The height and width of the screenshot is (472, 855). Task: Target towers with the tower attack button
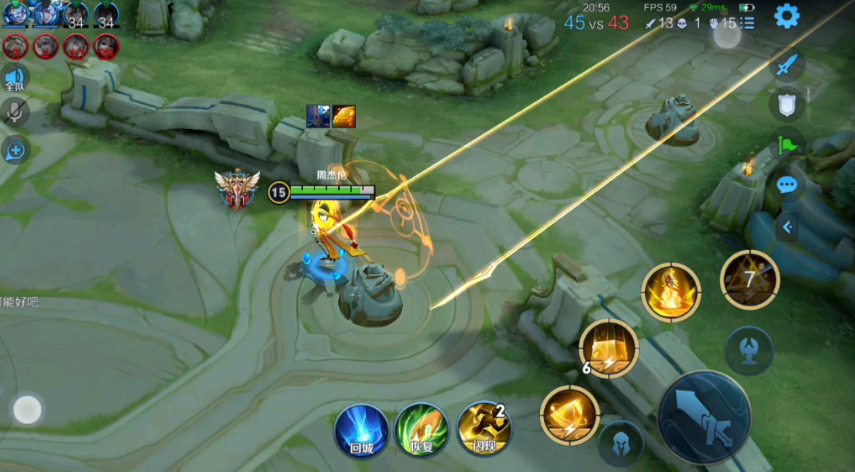pos(749,350)
